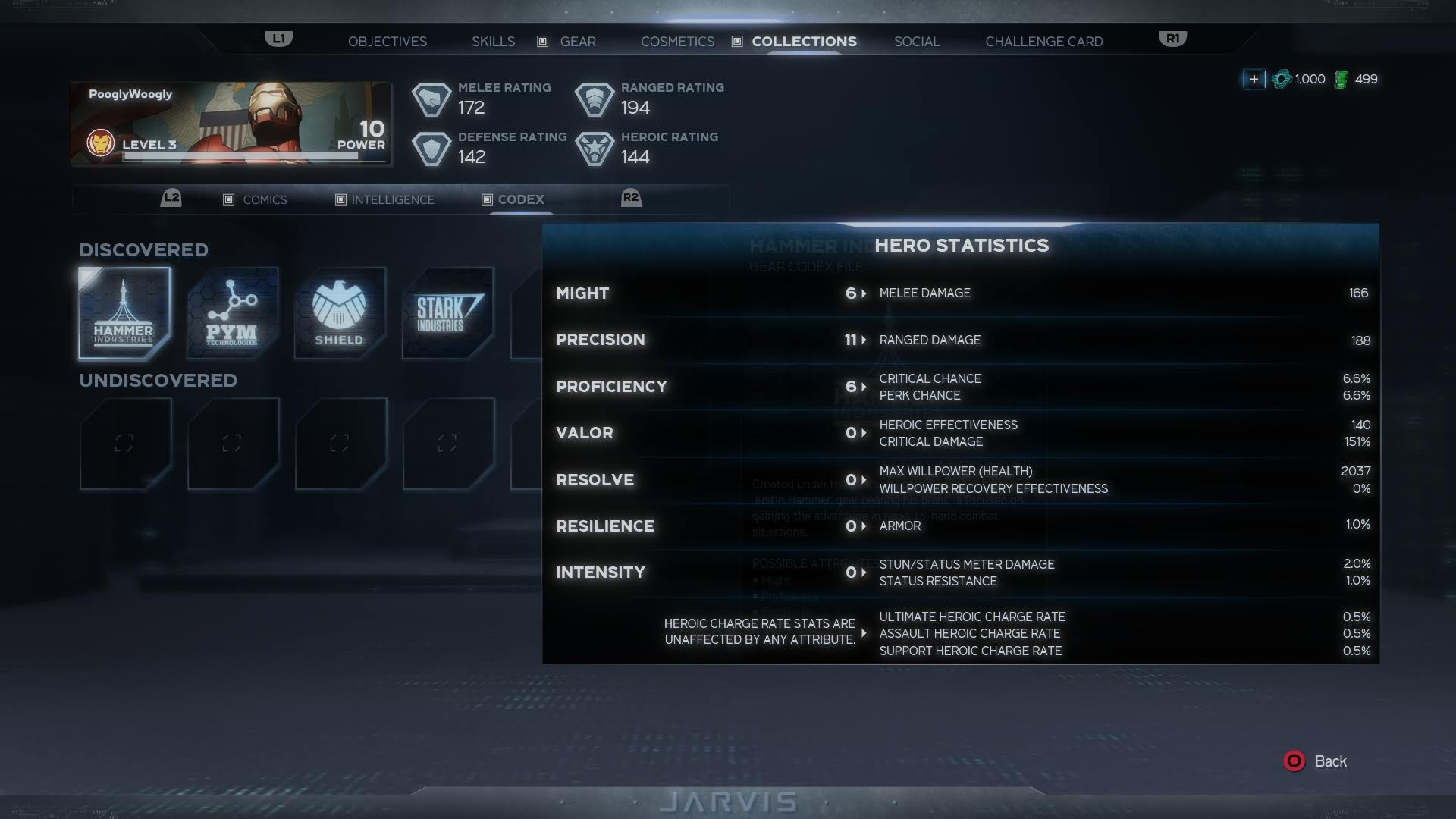Click the plus button to add credits
The height and width of the screenshot is (819, 1456).
click(x=1254, y=79)
